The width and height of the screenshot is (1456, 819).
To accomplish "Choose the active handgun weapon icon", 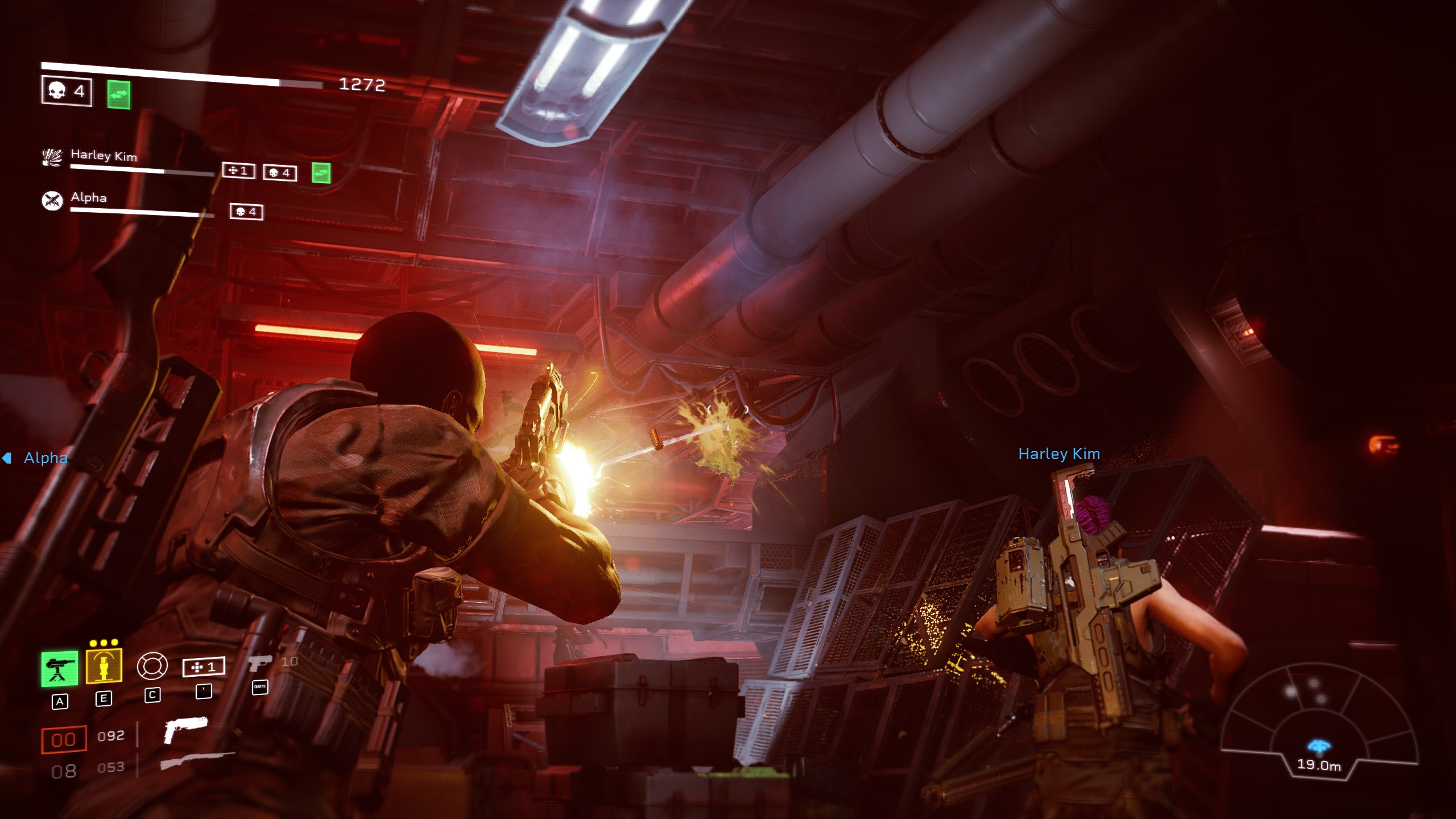I will click(185, 730).
